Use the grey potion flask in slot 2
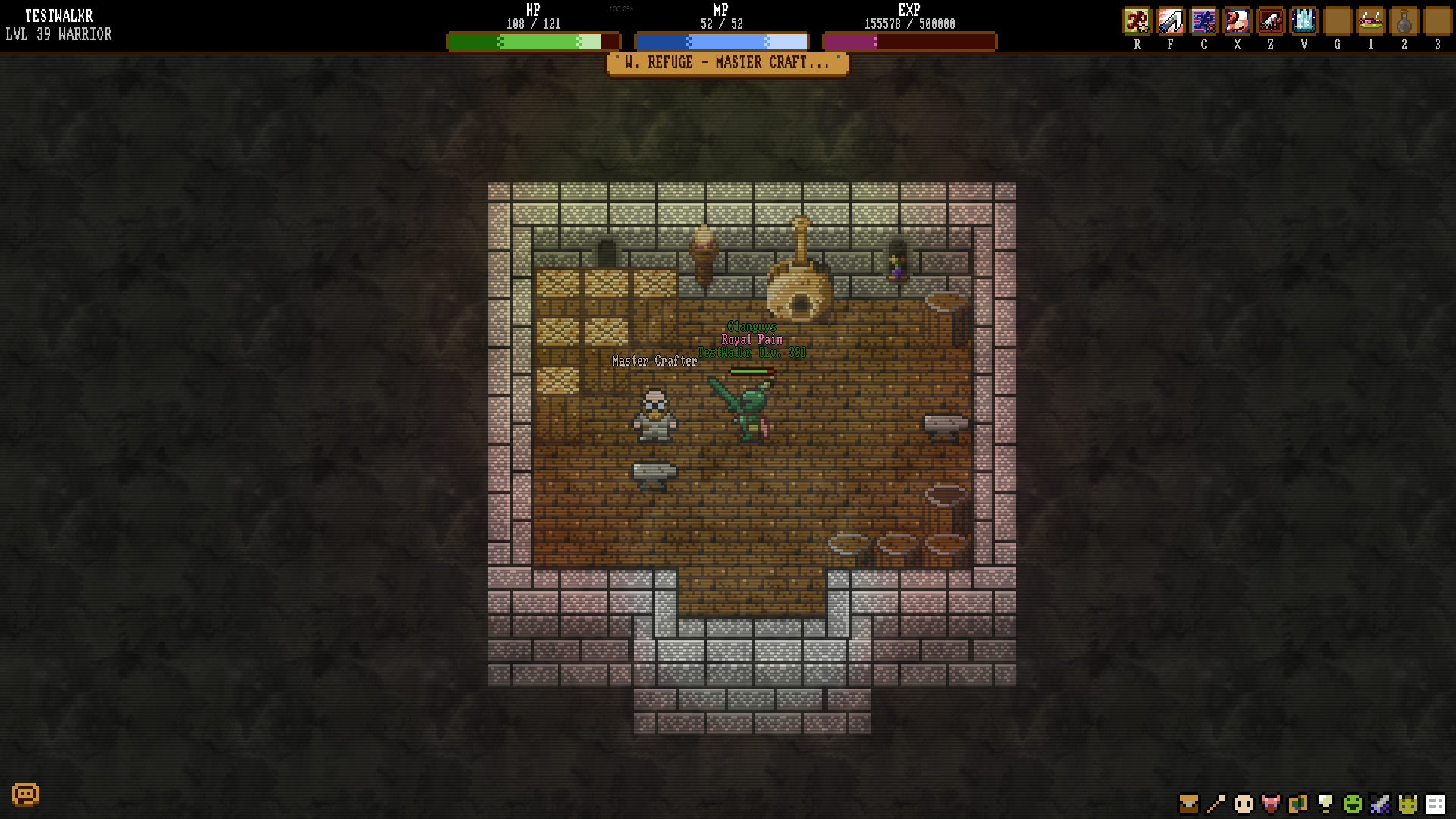Image resolution: width=1456 pixels, height=819 pixels. click(x=1404, y=21)
